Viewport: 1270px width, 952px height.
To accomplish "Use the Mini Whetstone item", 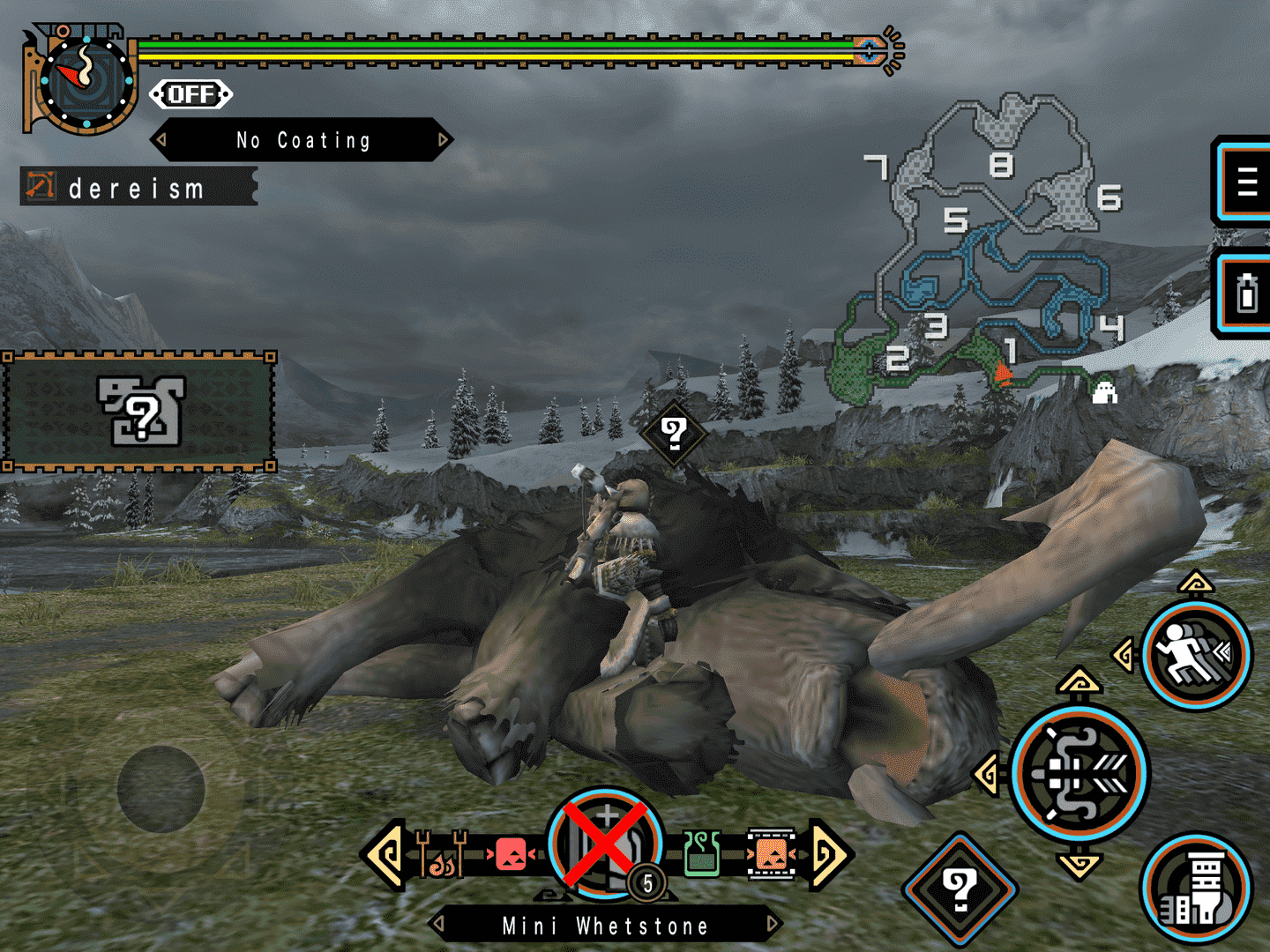I will (606, 844).
